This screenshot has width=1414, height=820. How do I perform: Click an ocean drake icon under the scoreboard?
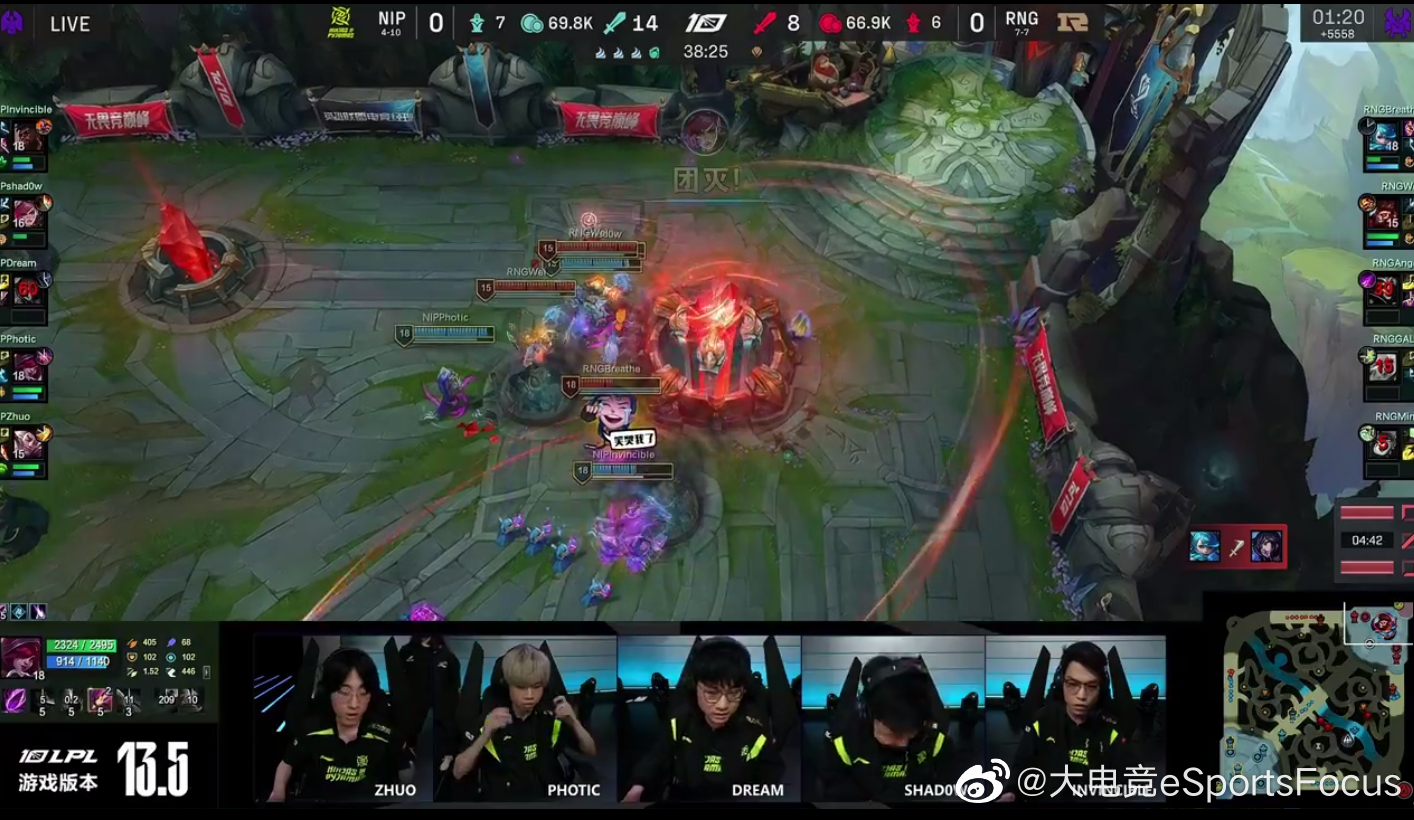(x=652, y=52)
